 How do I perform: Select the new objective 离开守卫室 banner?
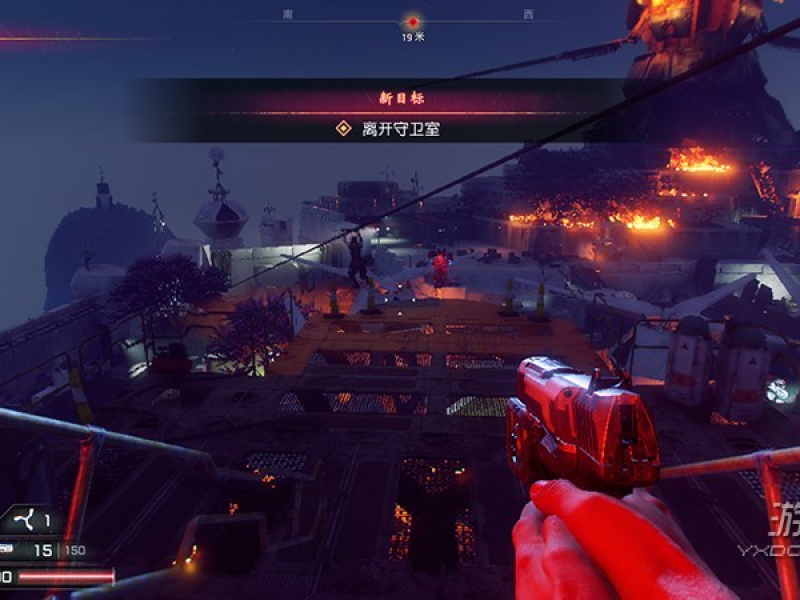point(387,129)
